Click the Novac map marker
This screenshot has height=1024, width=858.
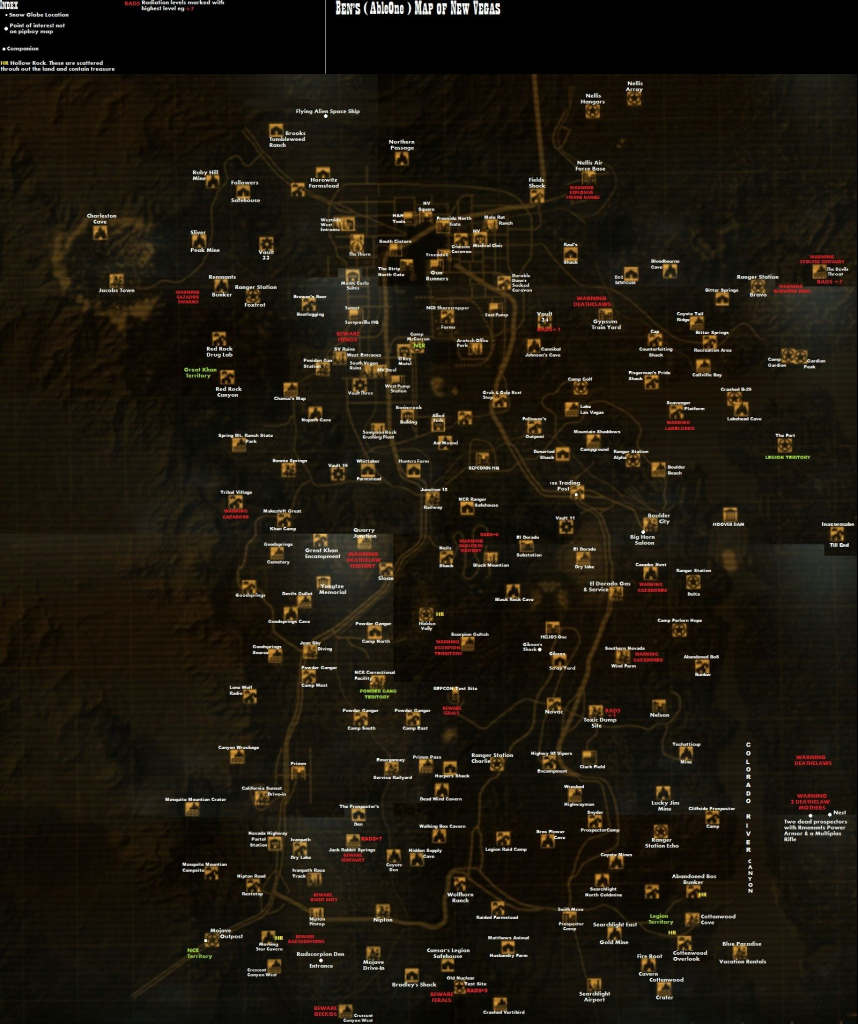[554, 702]
